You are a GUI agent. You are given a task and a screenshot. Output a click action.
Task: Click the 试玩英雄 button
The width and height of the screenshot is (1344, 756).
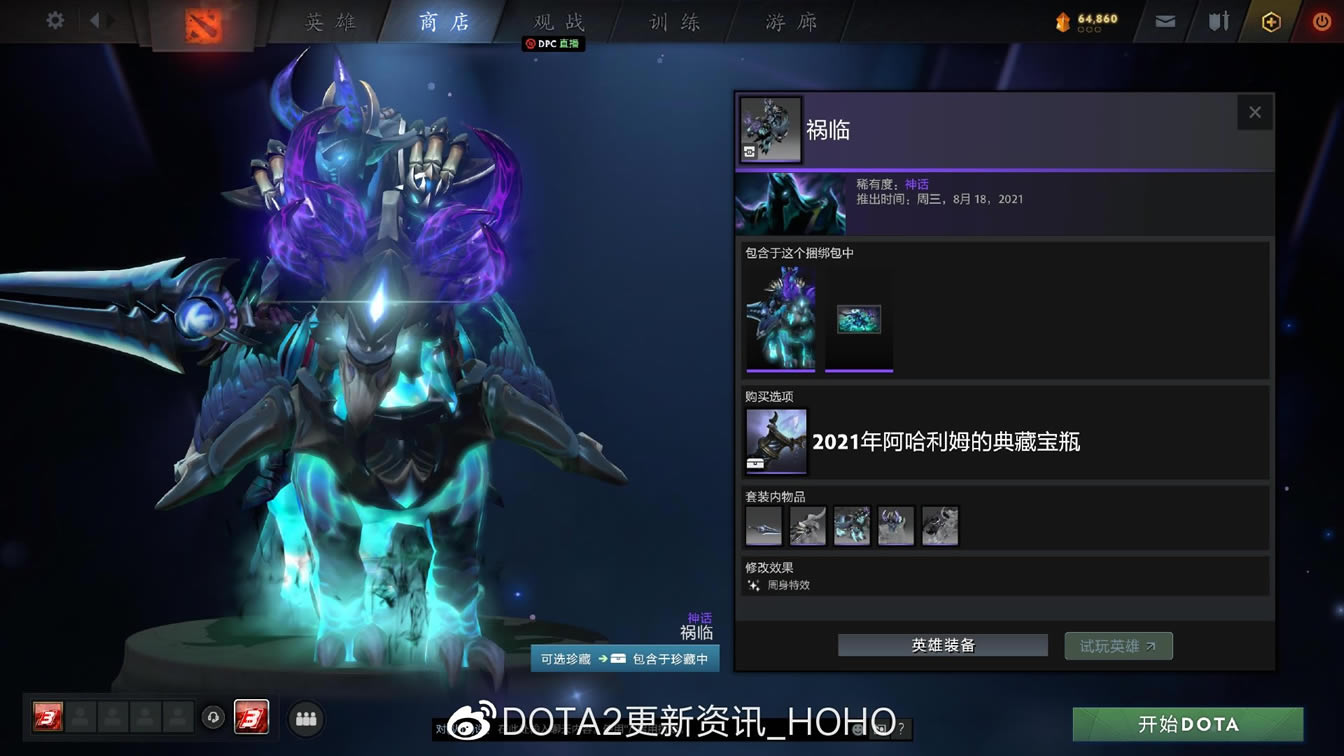pos(1118,645)
